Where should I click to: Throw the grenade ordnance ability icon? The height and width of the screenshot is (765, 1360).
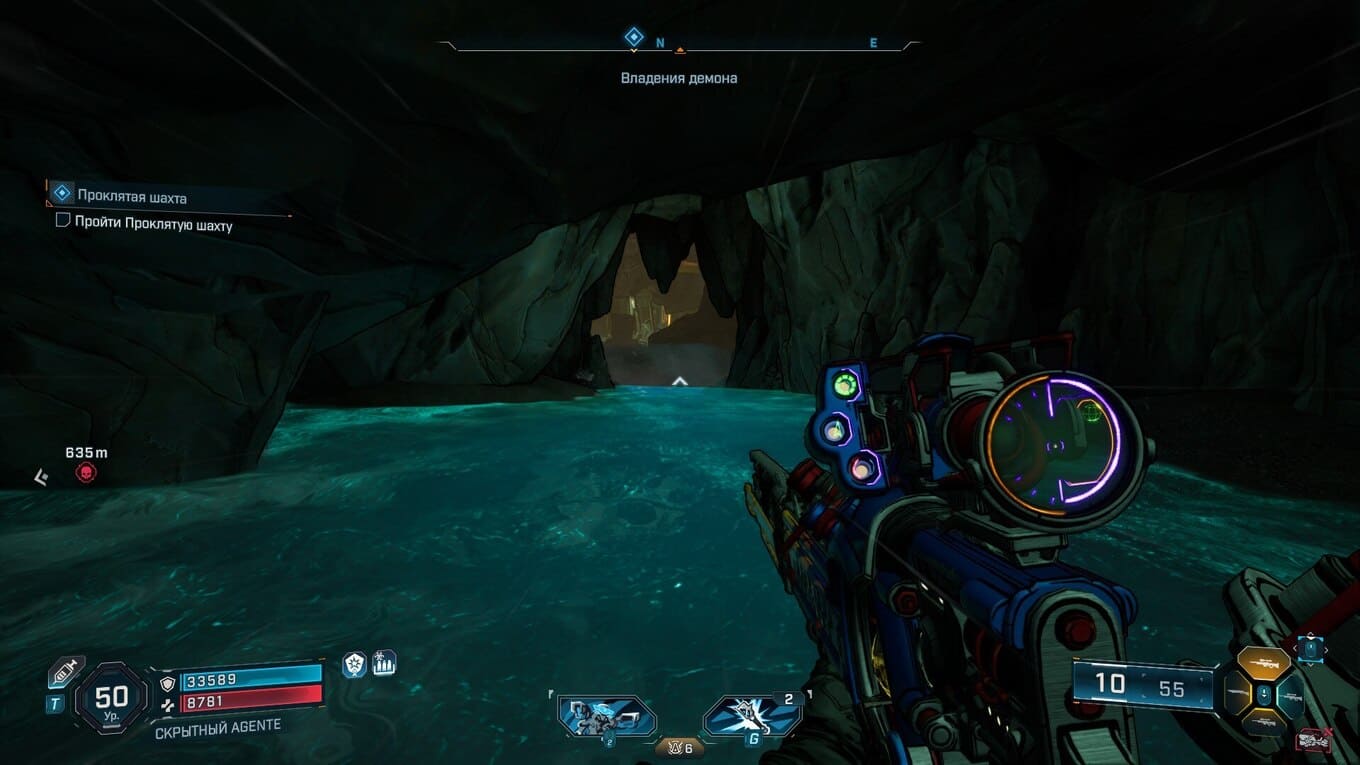click(x=752, y=717)
